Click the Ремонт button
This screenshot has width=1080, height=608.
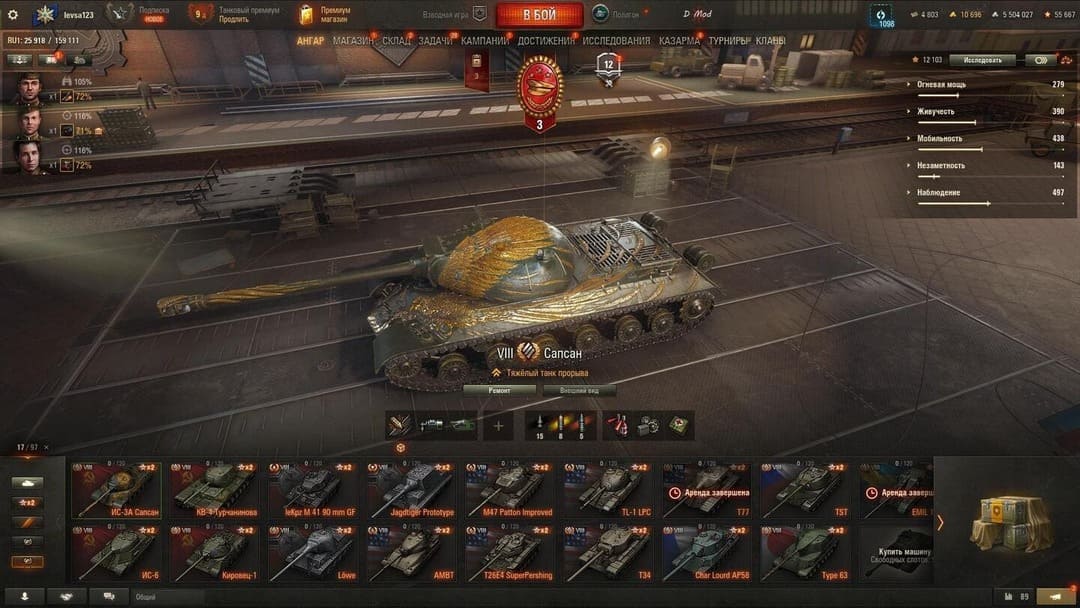500,391
